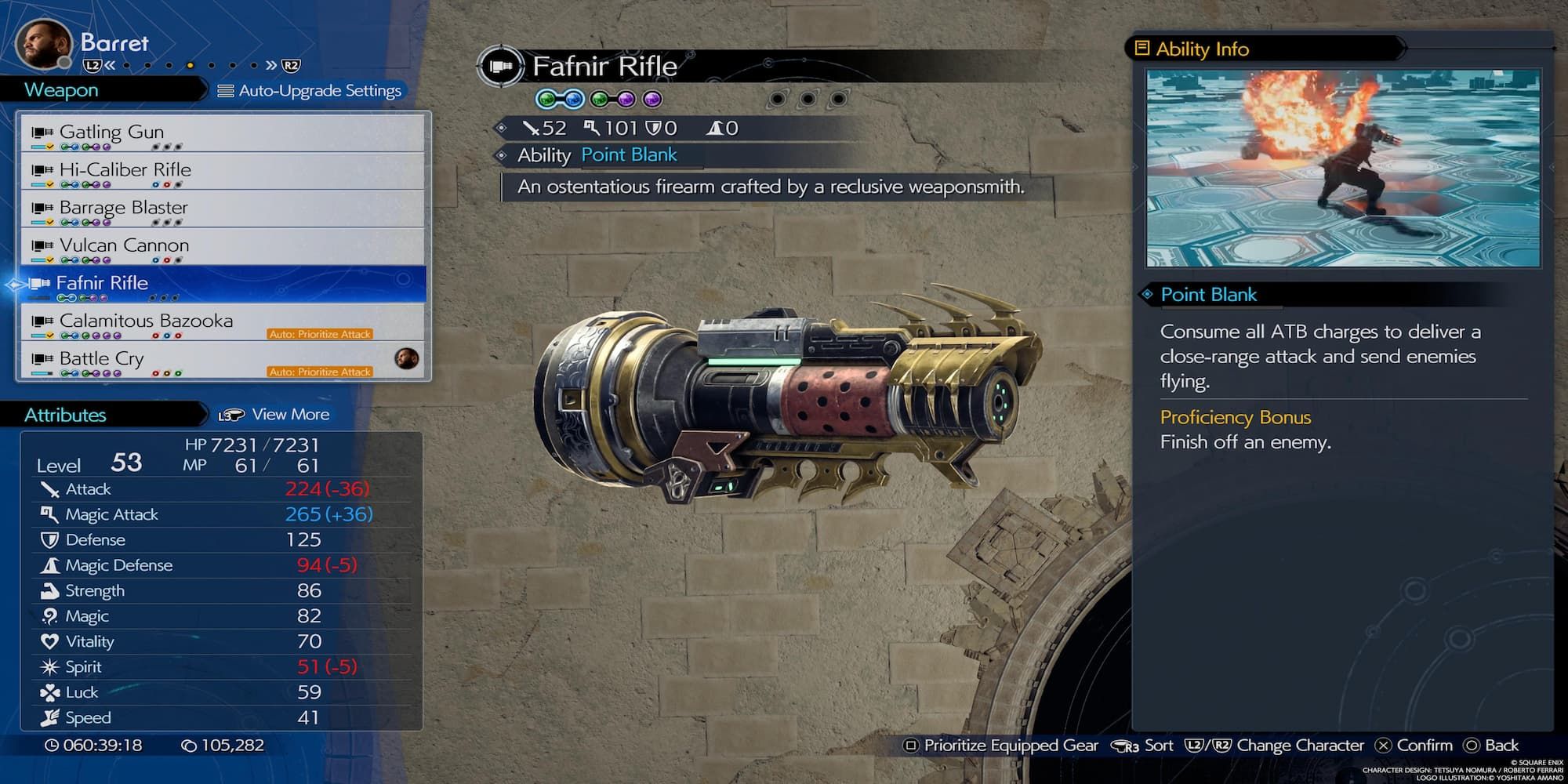Viewport: 1568px width, 784px height.
Task: Go back from the weapon menu
Action: pos(1490,746)
